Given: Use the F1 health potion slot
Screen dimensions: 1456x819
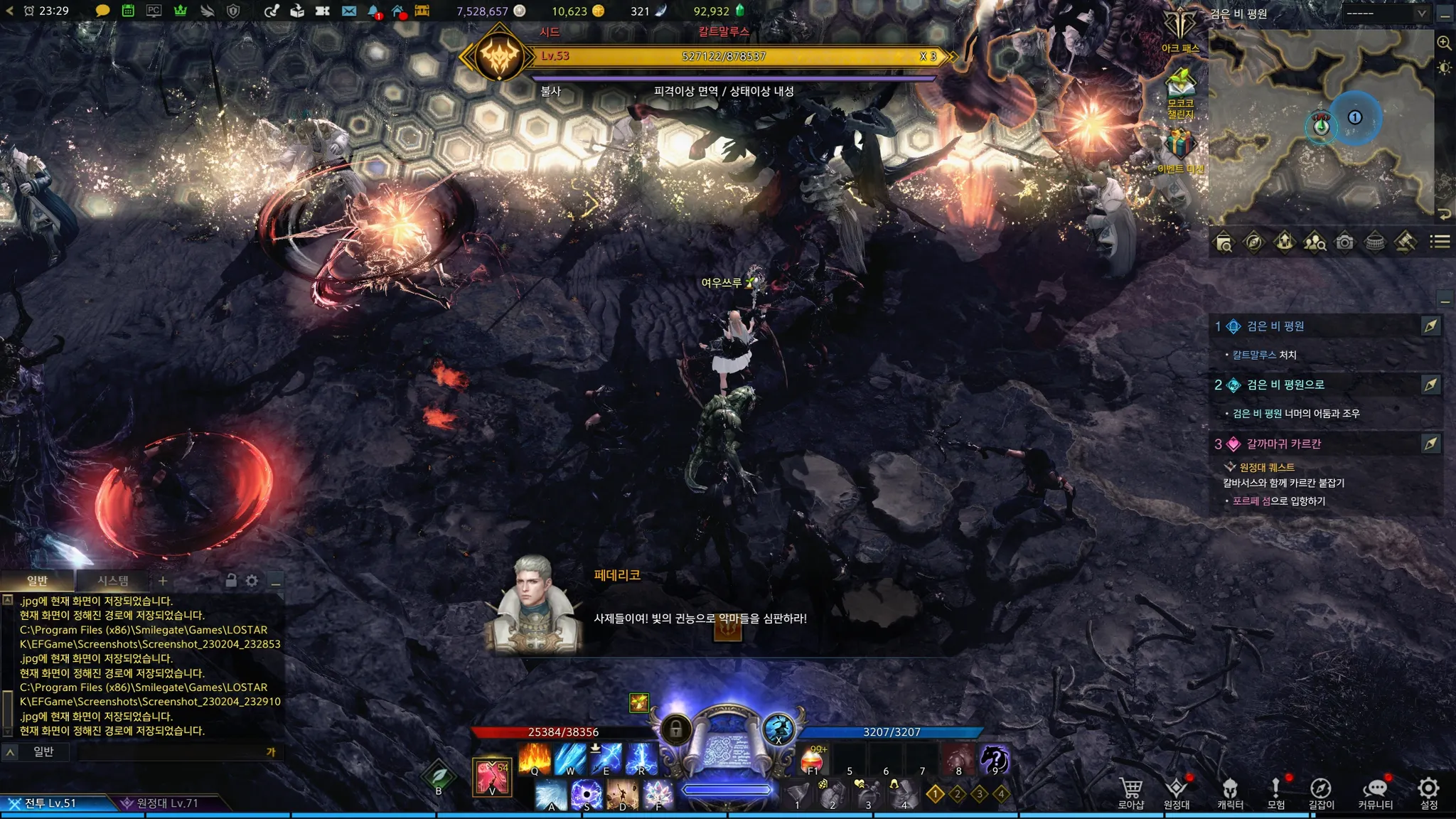Looking at the screenshot, I should click(x=813, y=760).
